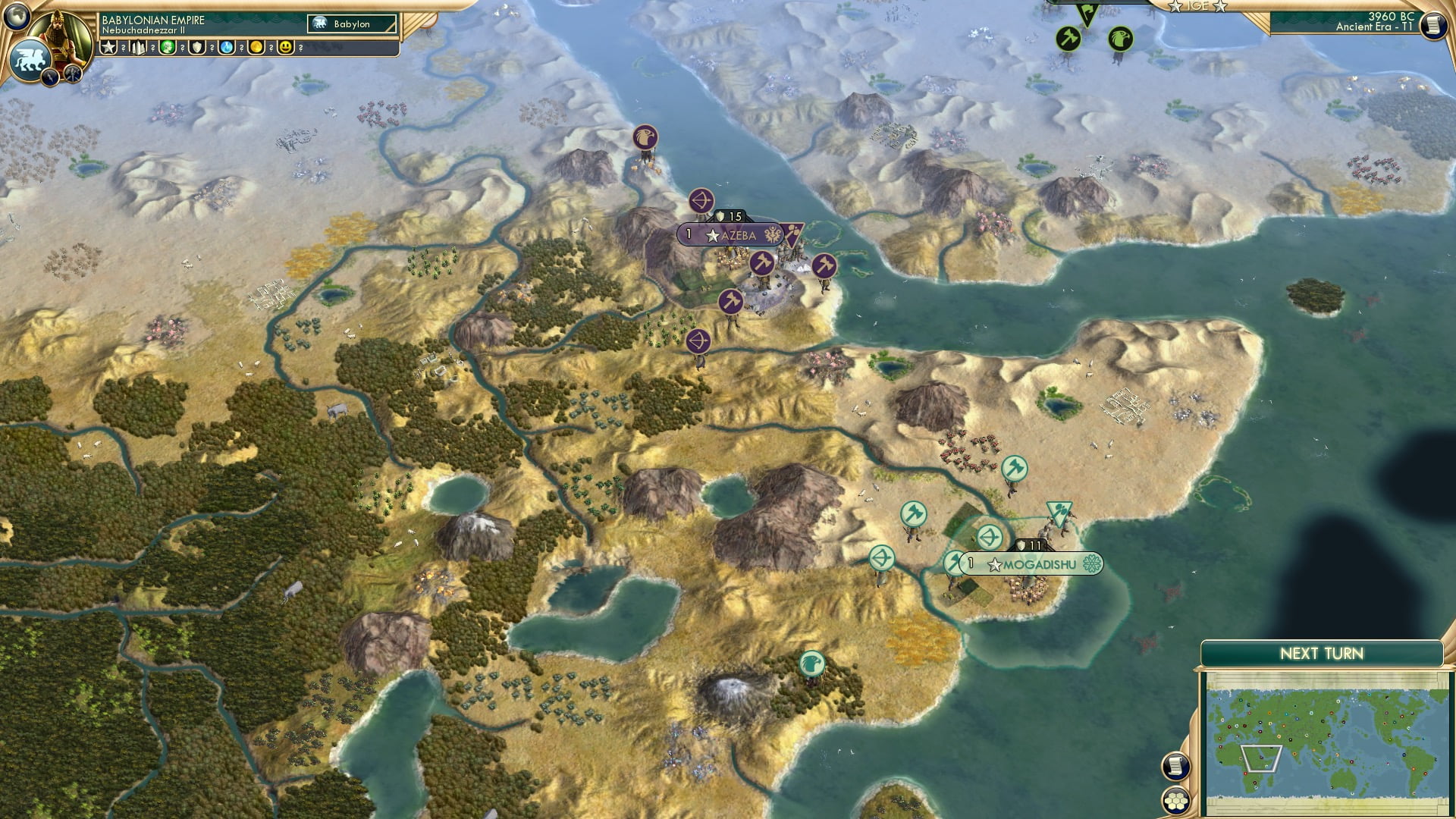Viewport: 1456px width, 819px height.
Task: Click the gold coin icon in the resource bar
Action: [x=258, y=47]
